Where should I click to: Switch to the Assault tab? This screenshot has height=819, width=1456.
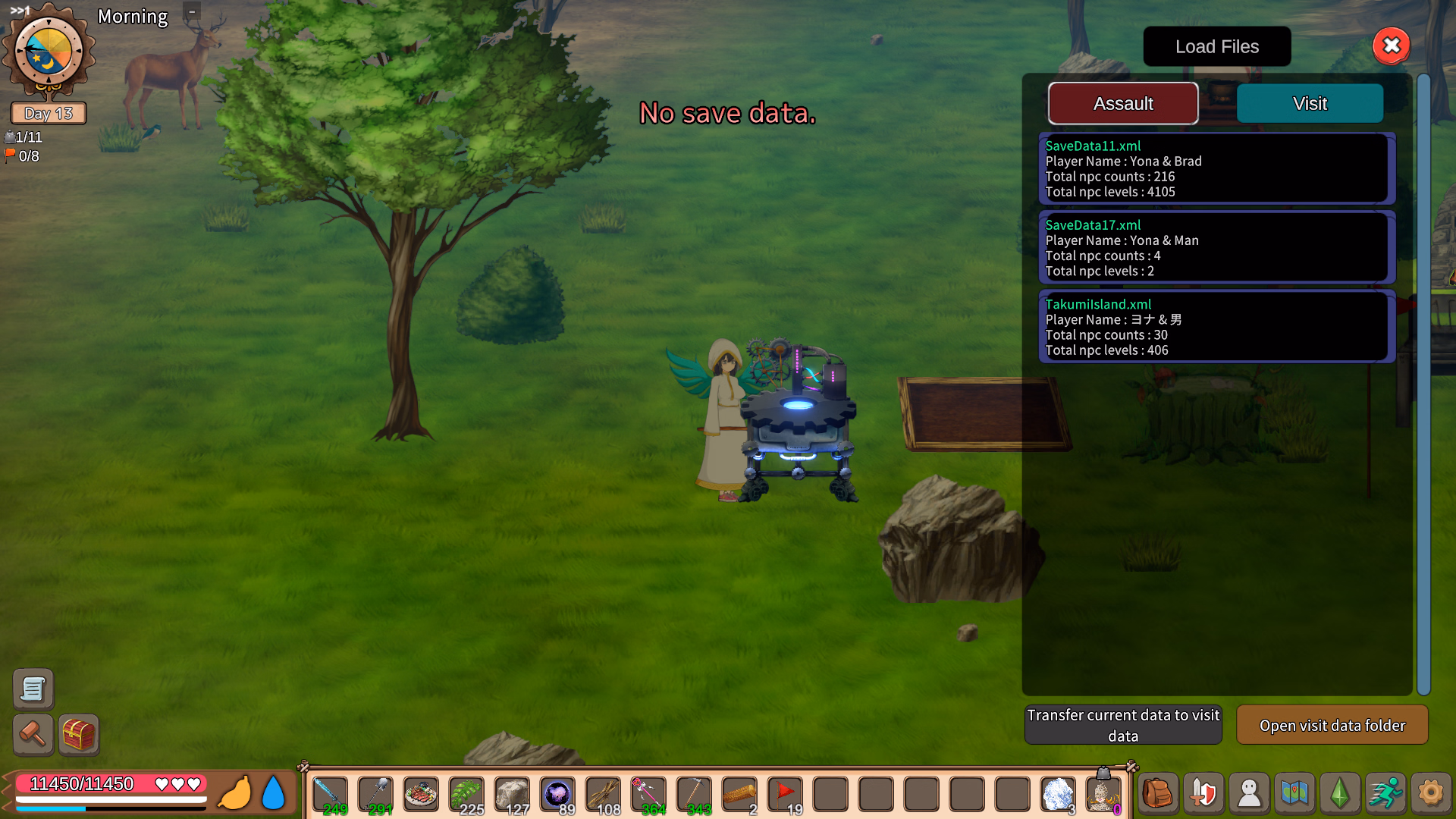pyautogui.click(x=1122, y=103)
